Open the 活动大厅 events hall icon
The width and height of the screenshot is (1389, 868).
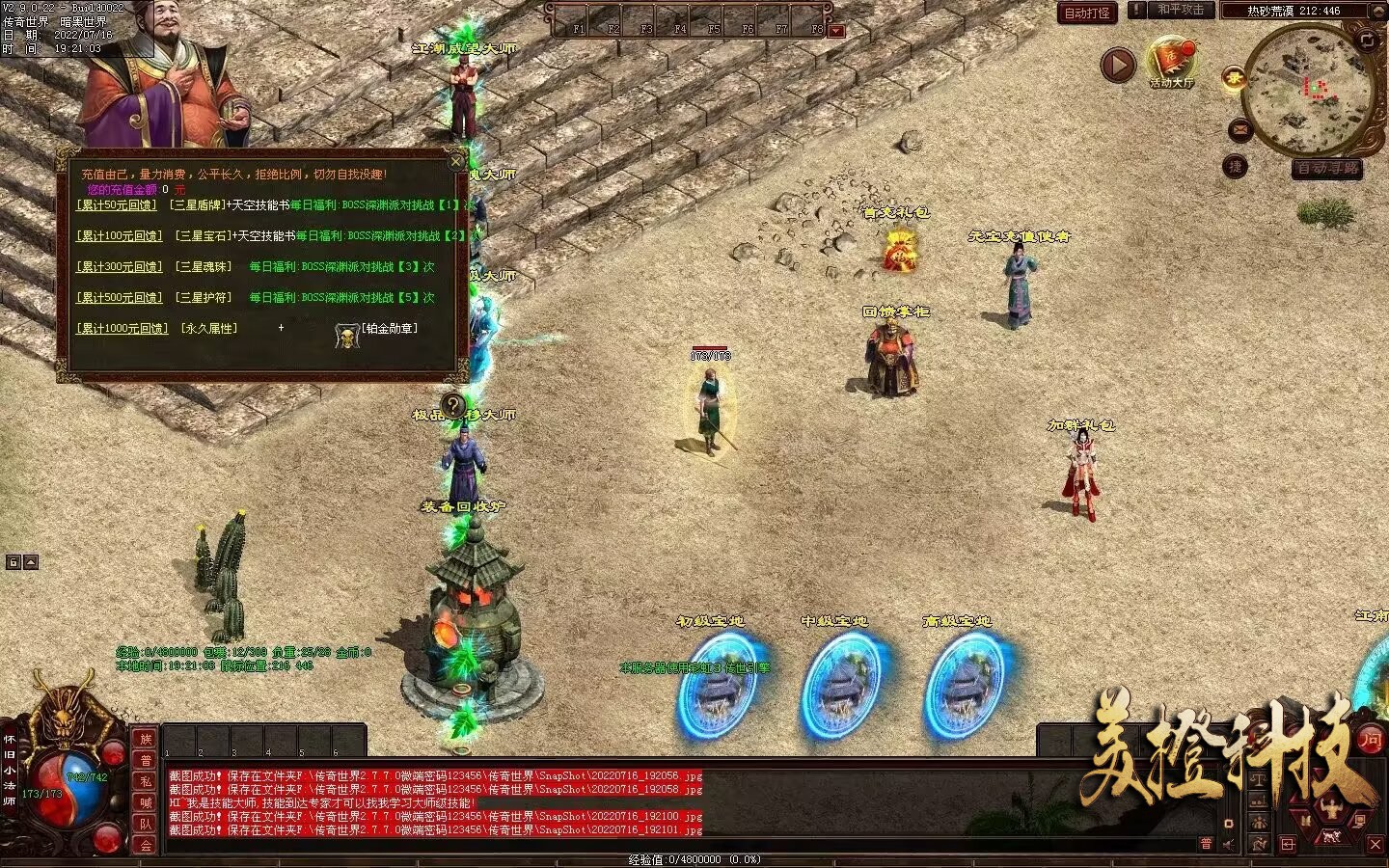click(x=1171, y=62)
